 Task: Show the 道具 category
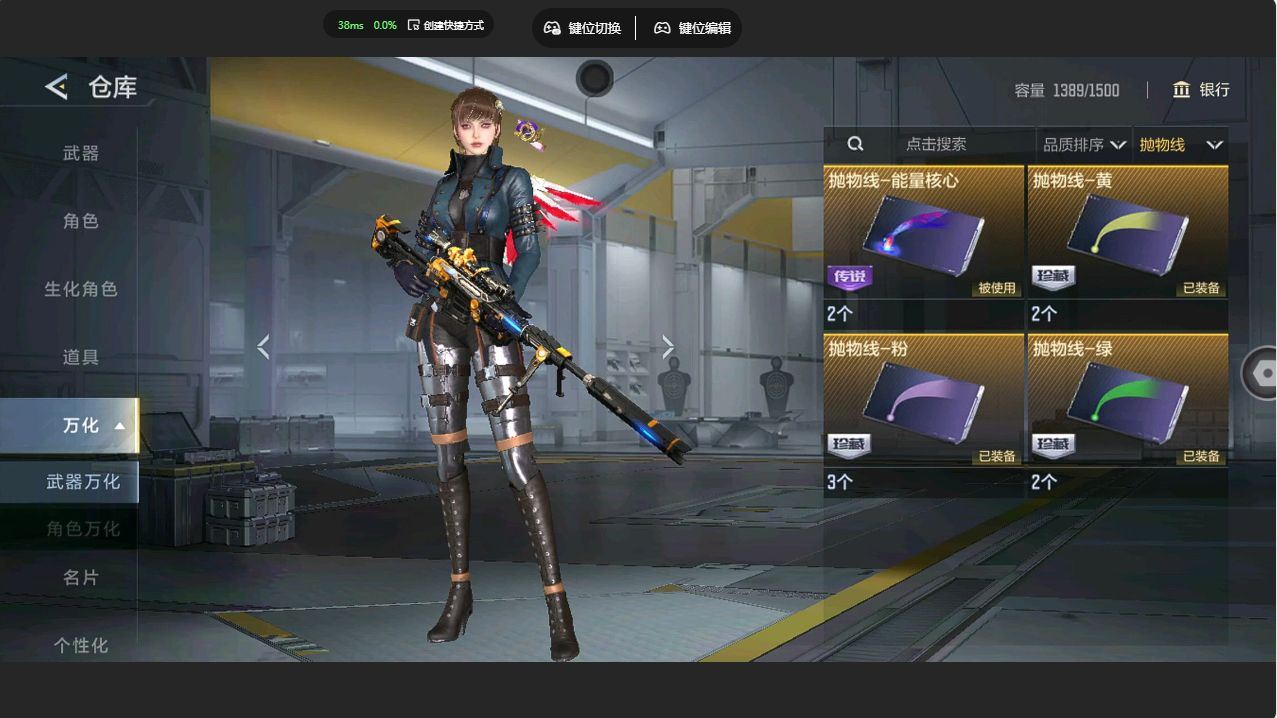[x=81, y=357]
